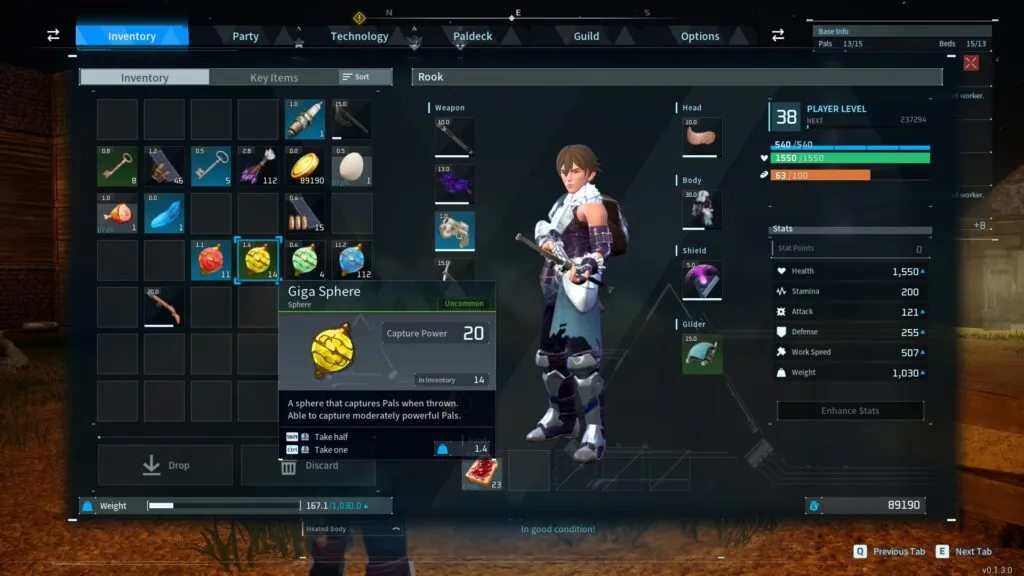Switch to the Party tab

(245, 36)
